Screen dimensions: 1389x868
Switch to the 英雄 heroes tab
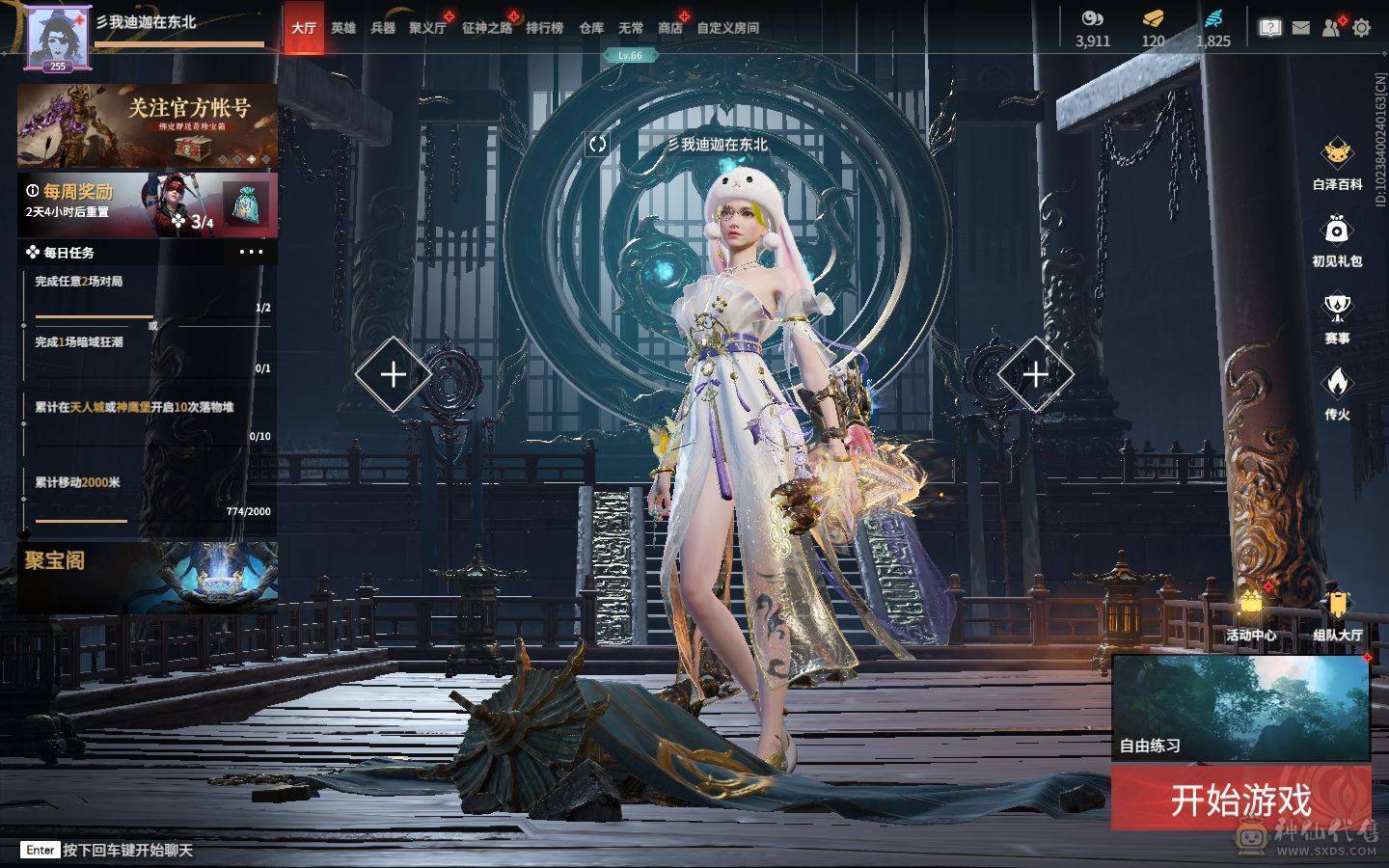point(343,28)
